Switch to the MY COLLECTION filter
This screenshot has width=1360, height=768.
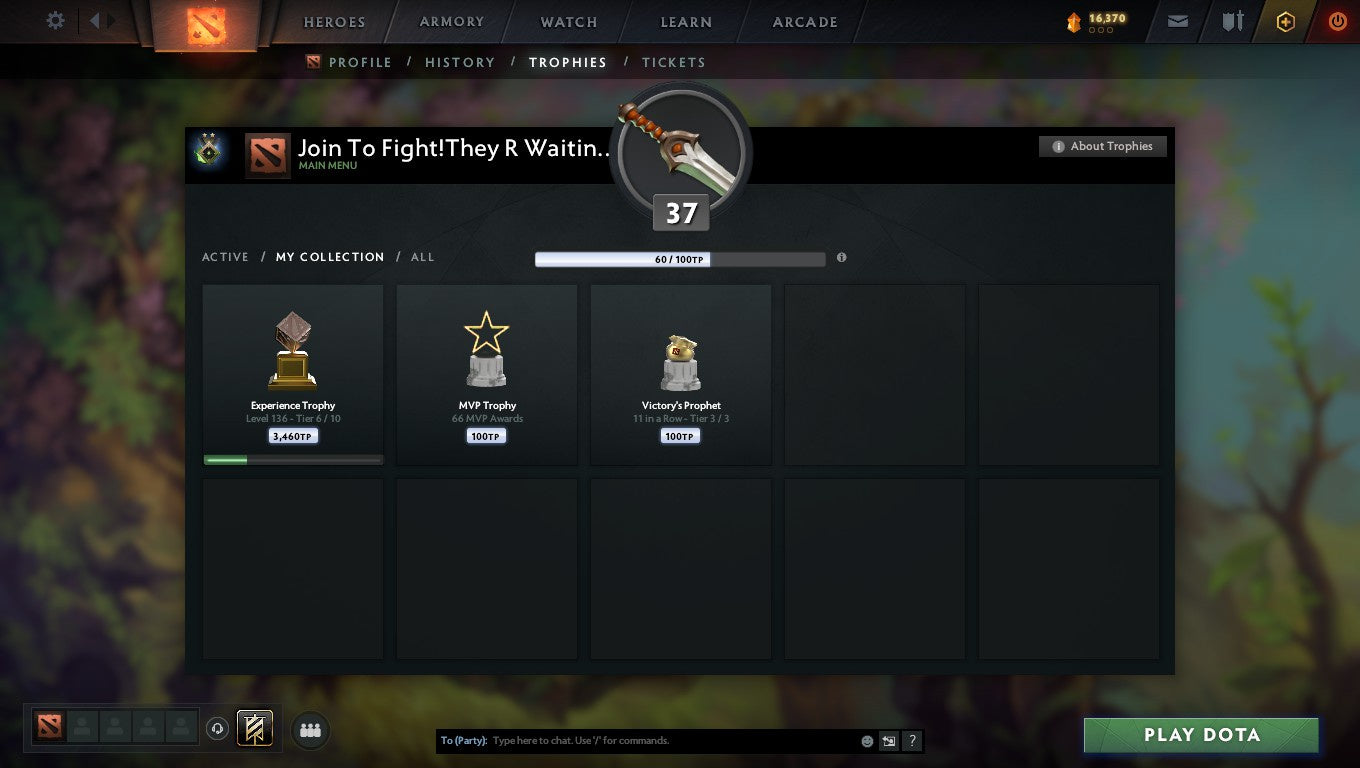(330, 257)
